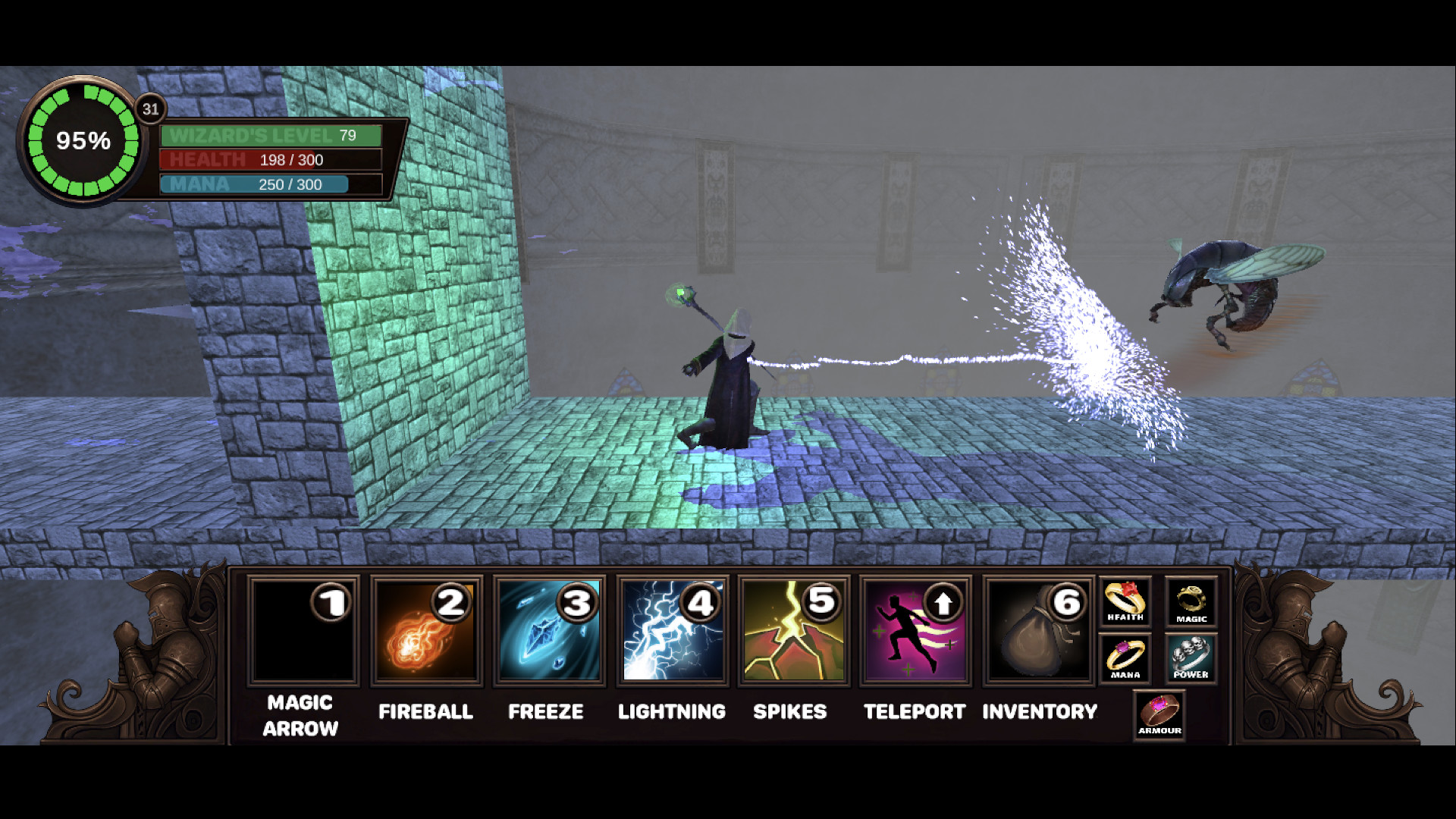Click the Health bar showing 198/300
Screen dimensions: 1456x819
click(269, 160)
